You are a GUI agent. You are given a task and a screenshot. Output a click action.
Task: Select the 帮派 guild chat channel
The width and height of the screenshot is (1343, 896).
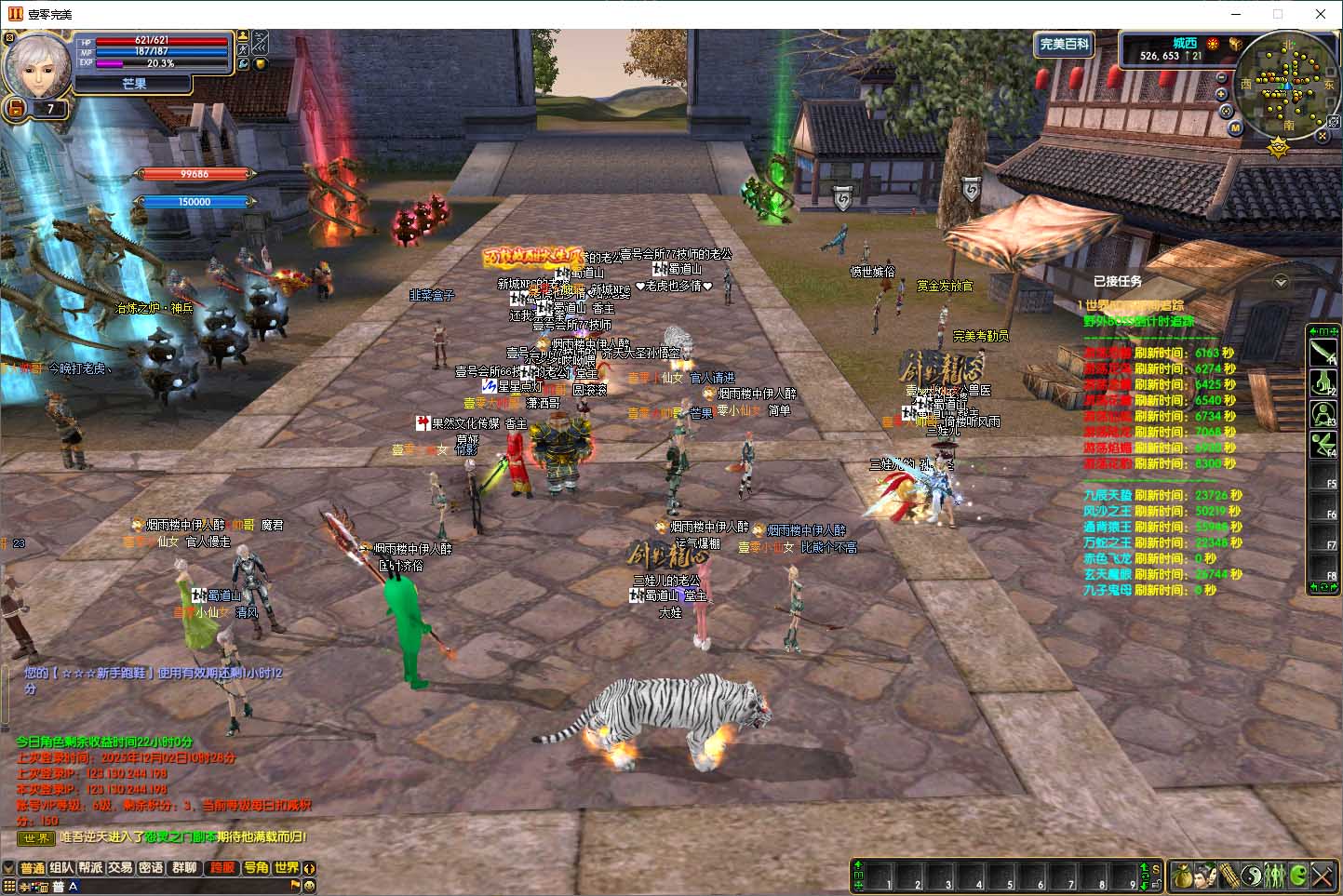[x=90, y=868]
